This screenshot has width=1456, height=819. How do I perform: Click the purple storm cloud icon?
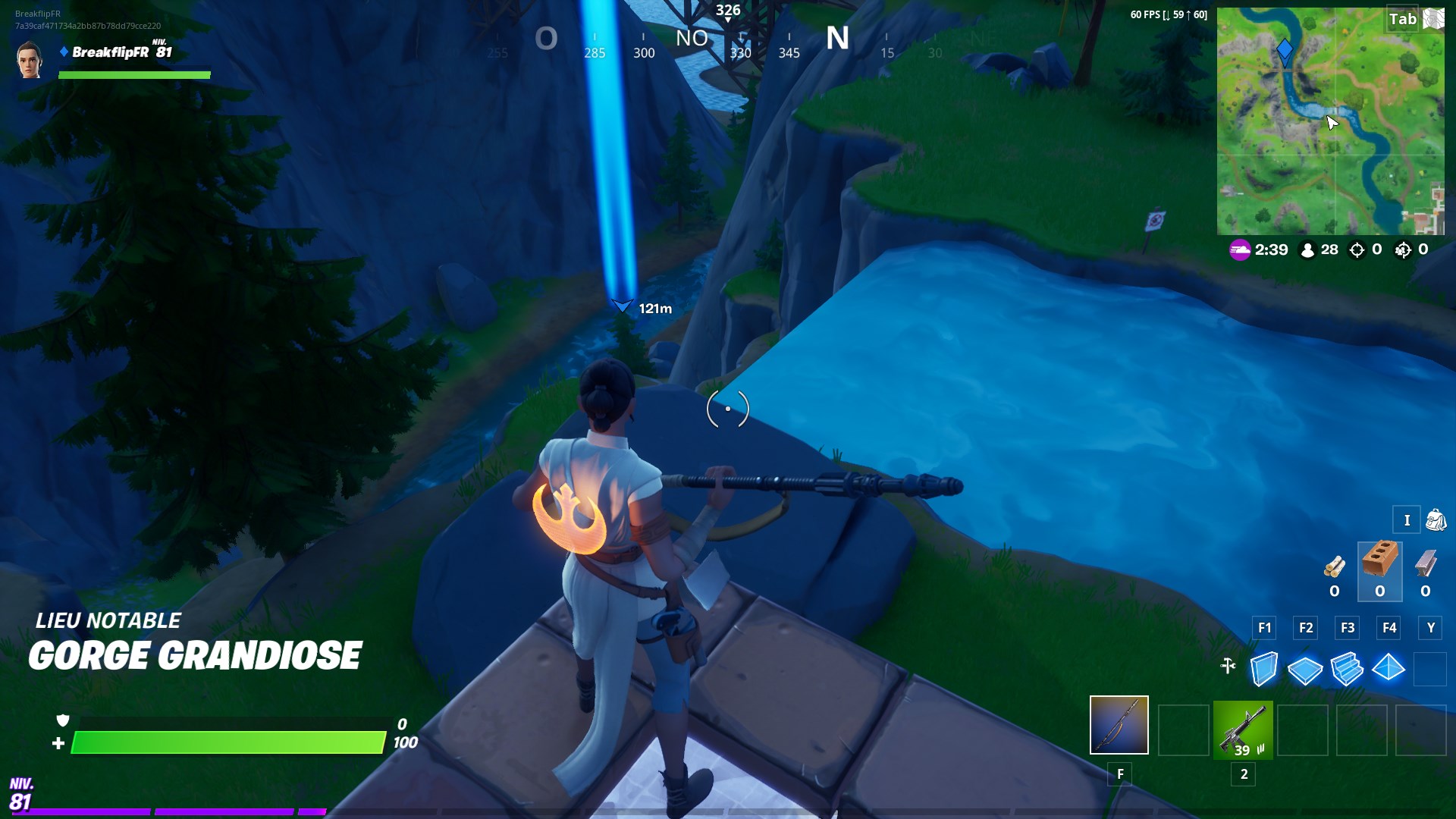[x=1238, y=249]
